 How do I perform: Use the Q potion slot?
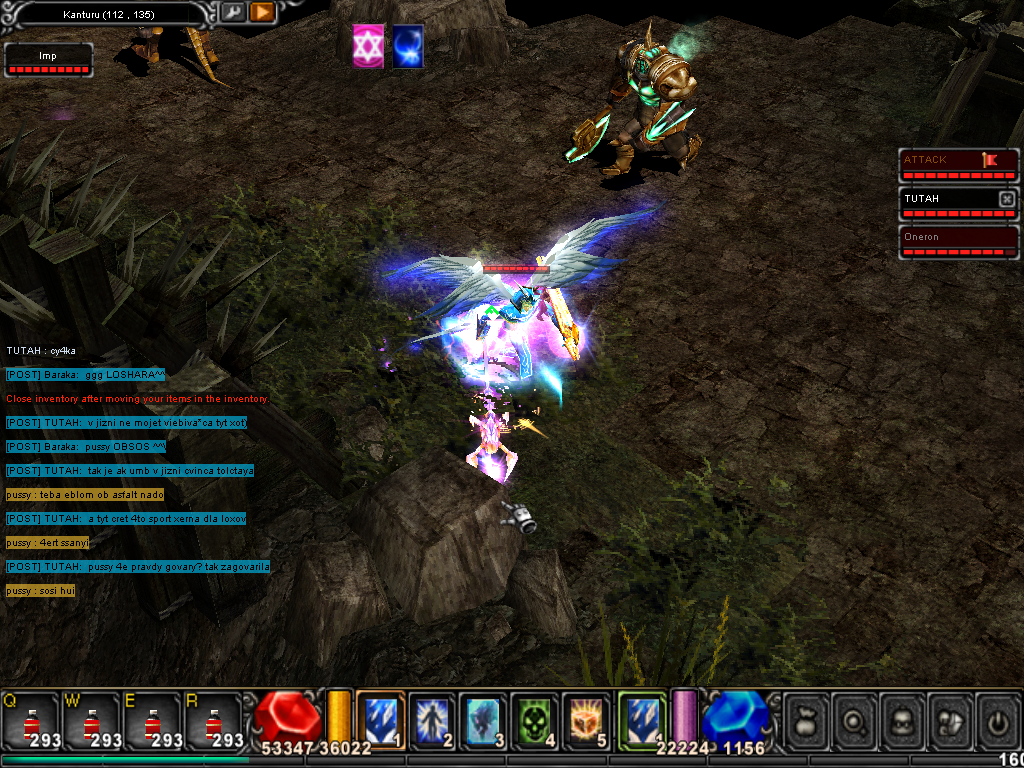click(31, 719)
